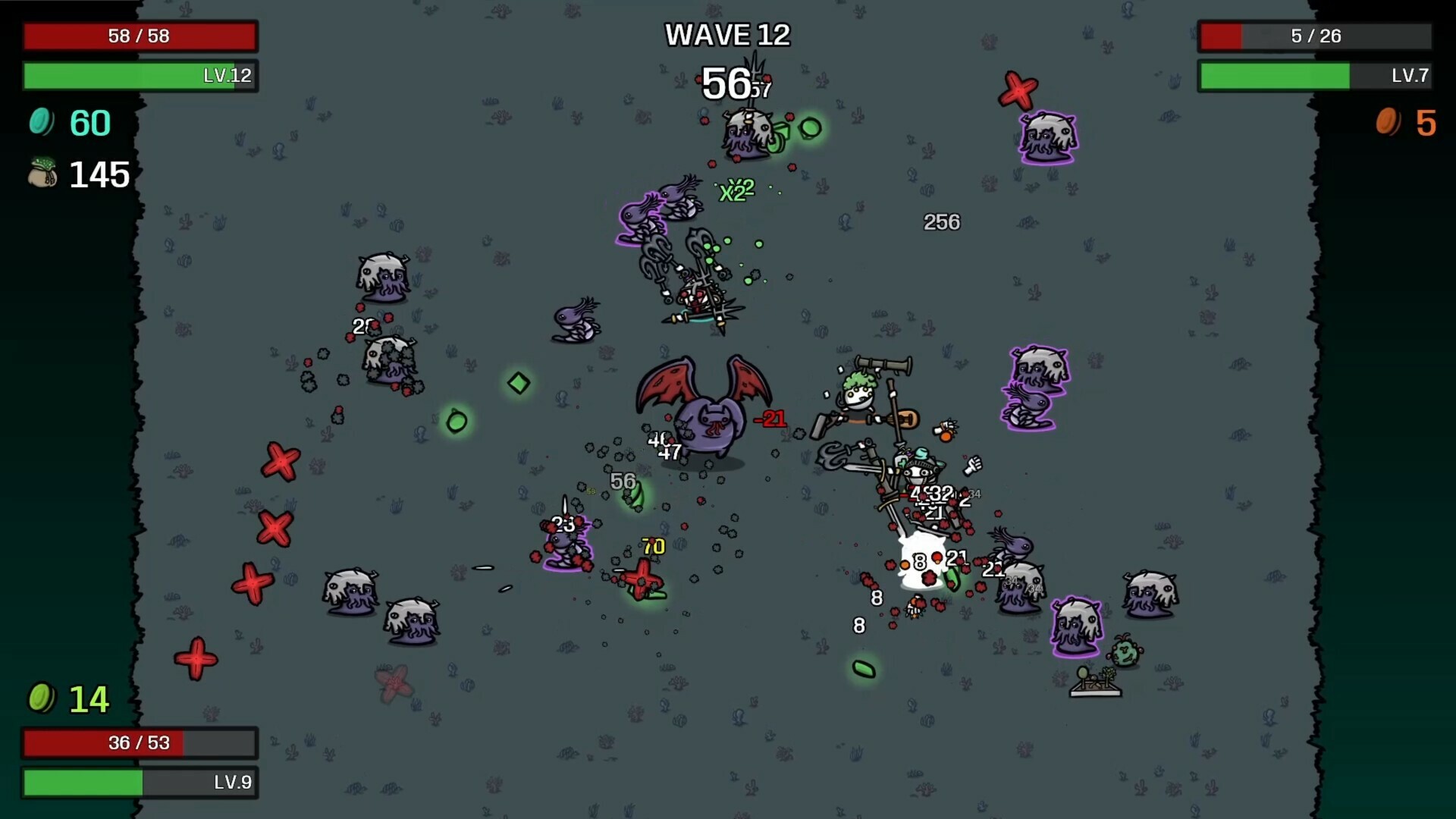
Task: Click the teal coin currency icon
Action: 42,123
